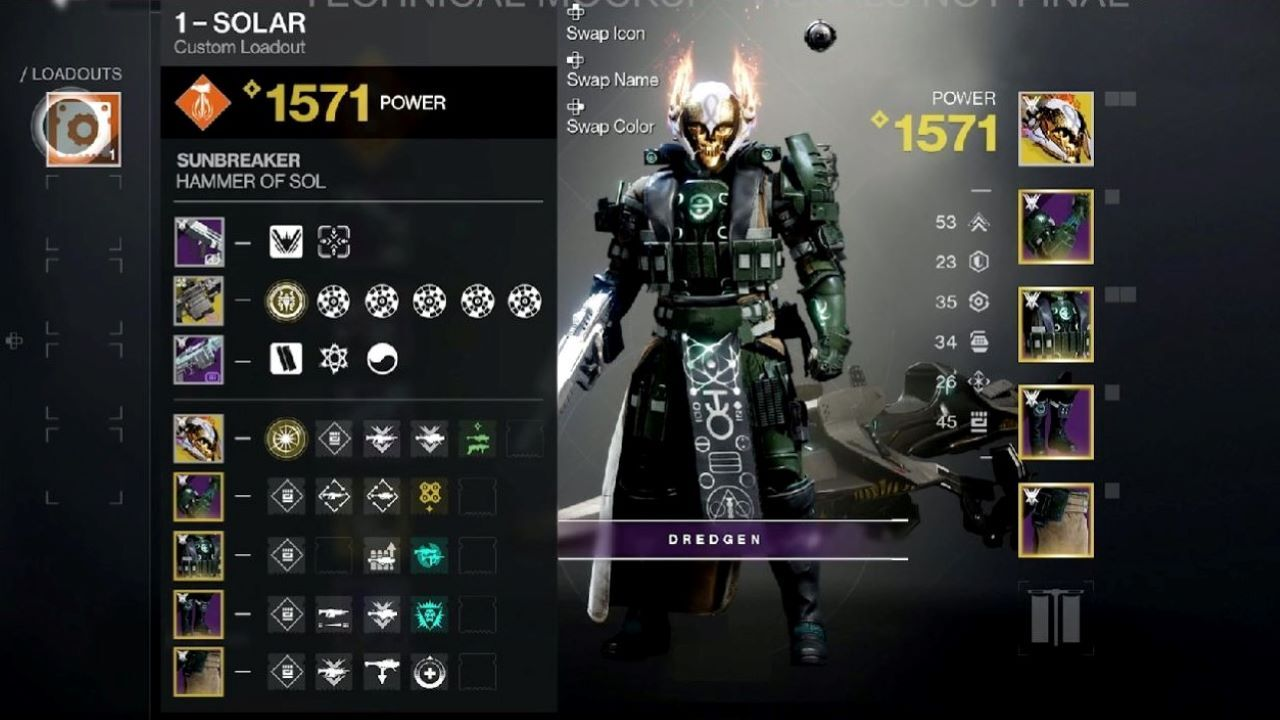Viewport: 1280px width, 720px height.
Task: Choose the Swap Name option
Action: tap(611, 79)
